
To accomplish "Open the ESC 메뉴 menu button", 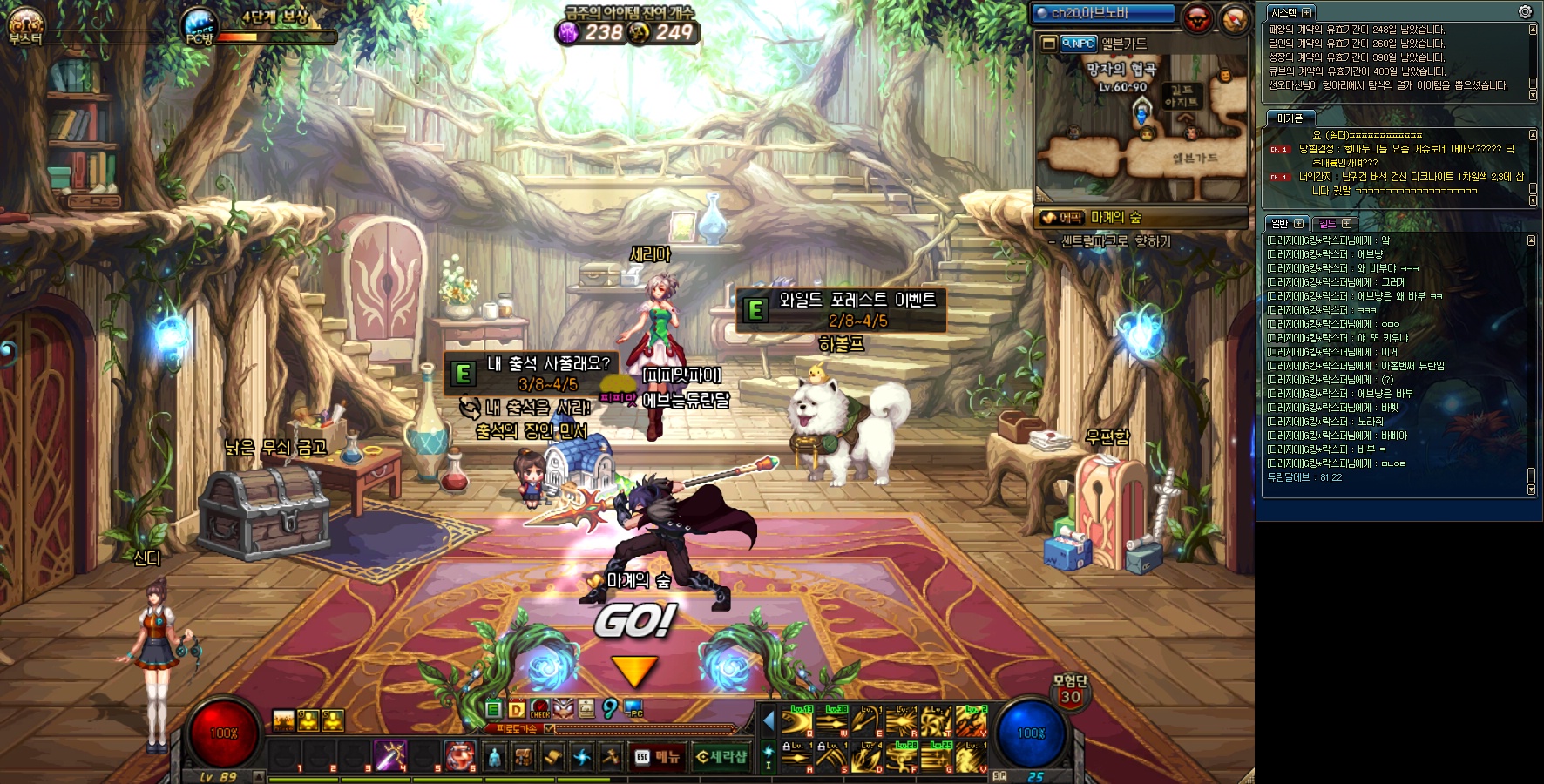I will (x=657, y=757).
